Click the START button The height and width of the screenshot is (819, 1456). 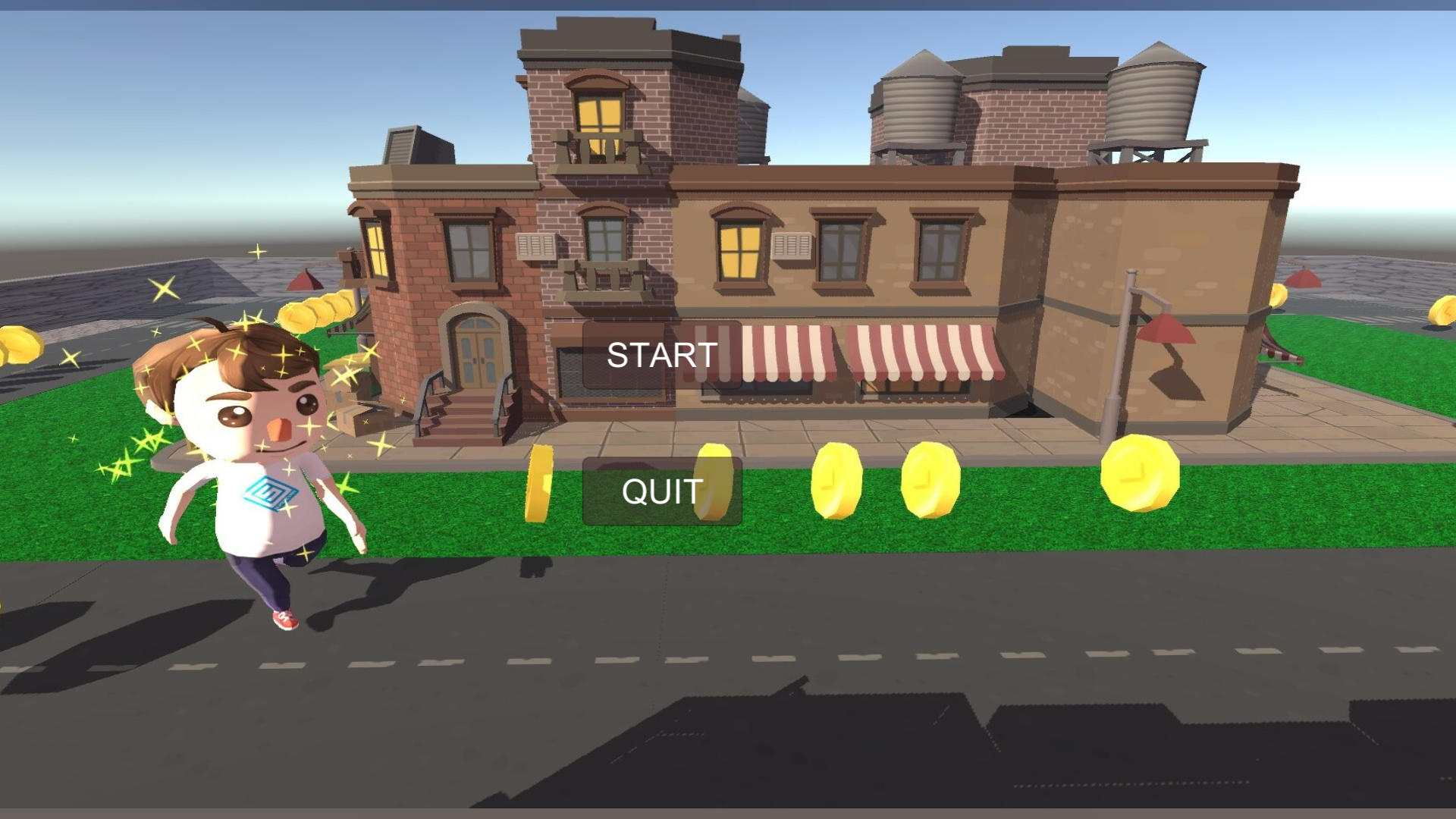pyautogui.click(x=661, y=354)
